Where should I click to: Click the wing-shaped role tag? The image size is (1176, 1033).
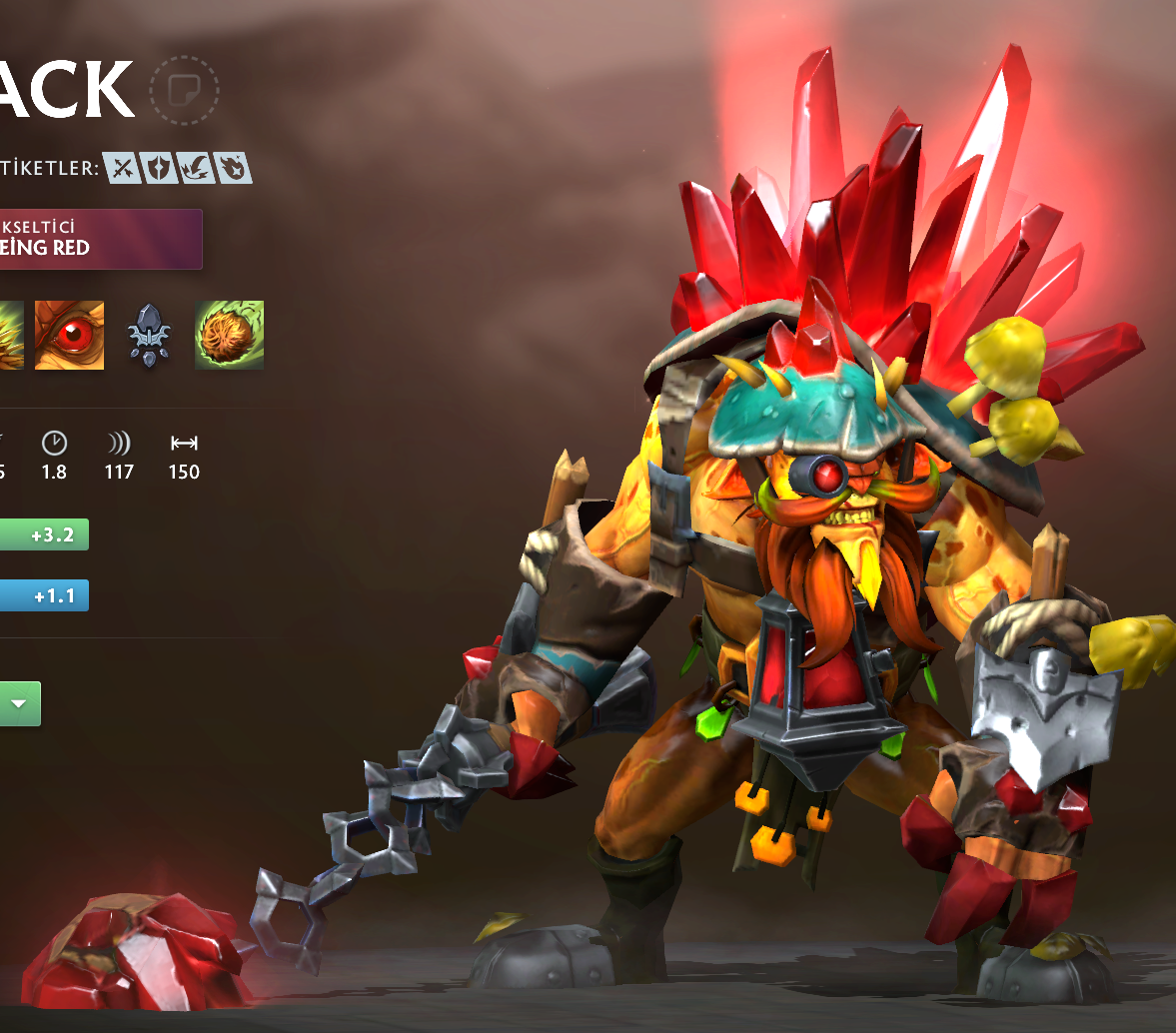tap(195, 169)
